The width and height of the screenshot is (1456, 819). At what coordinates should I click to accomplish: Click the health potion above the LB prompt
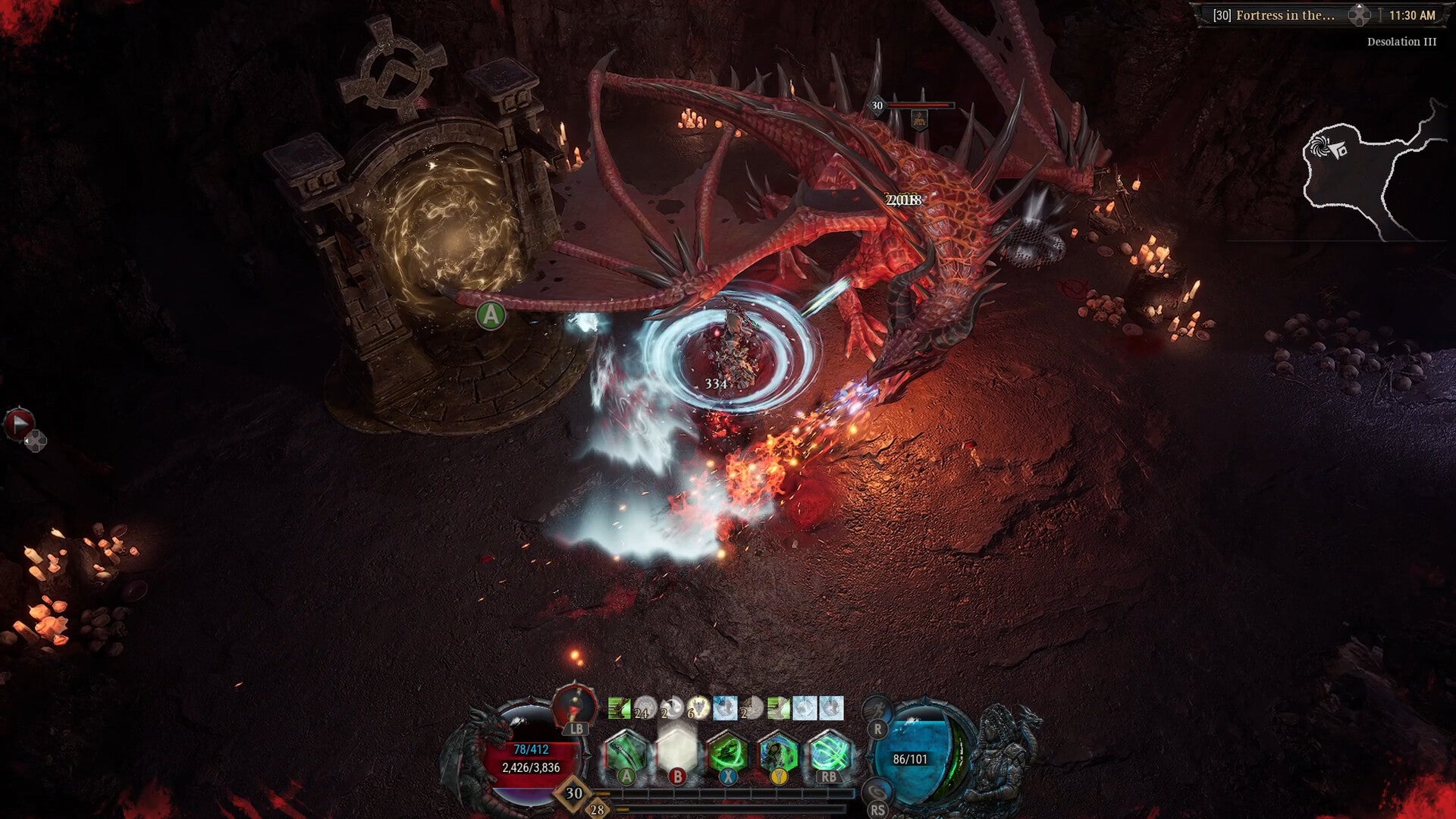(x=576, y=708)
